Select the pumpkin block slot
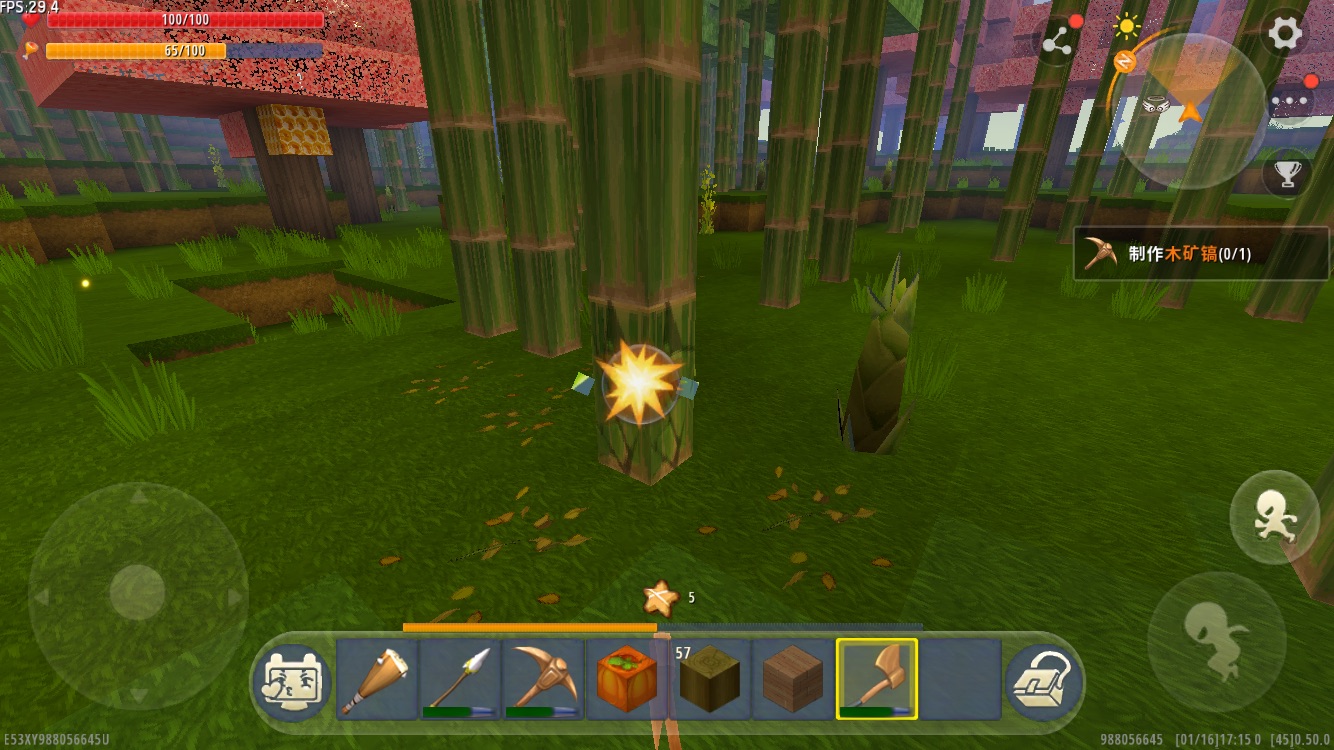 [x=627, y=679]
